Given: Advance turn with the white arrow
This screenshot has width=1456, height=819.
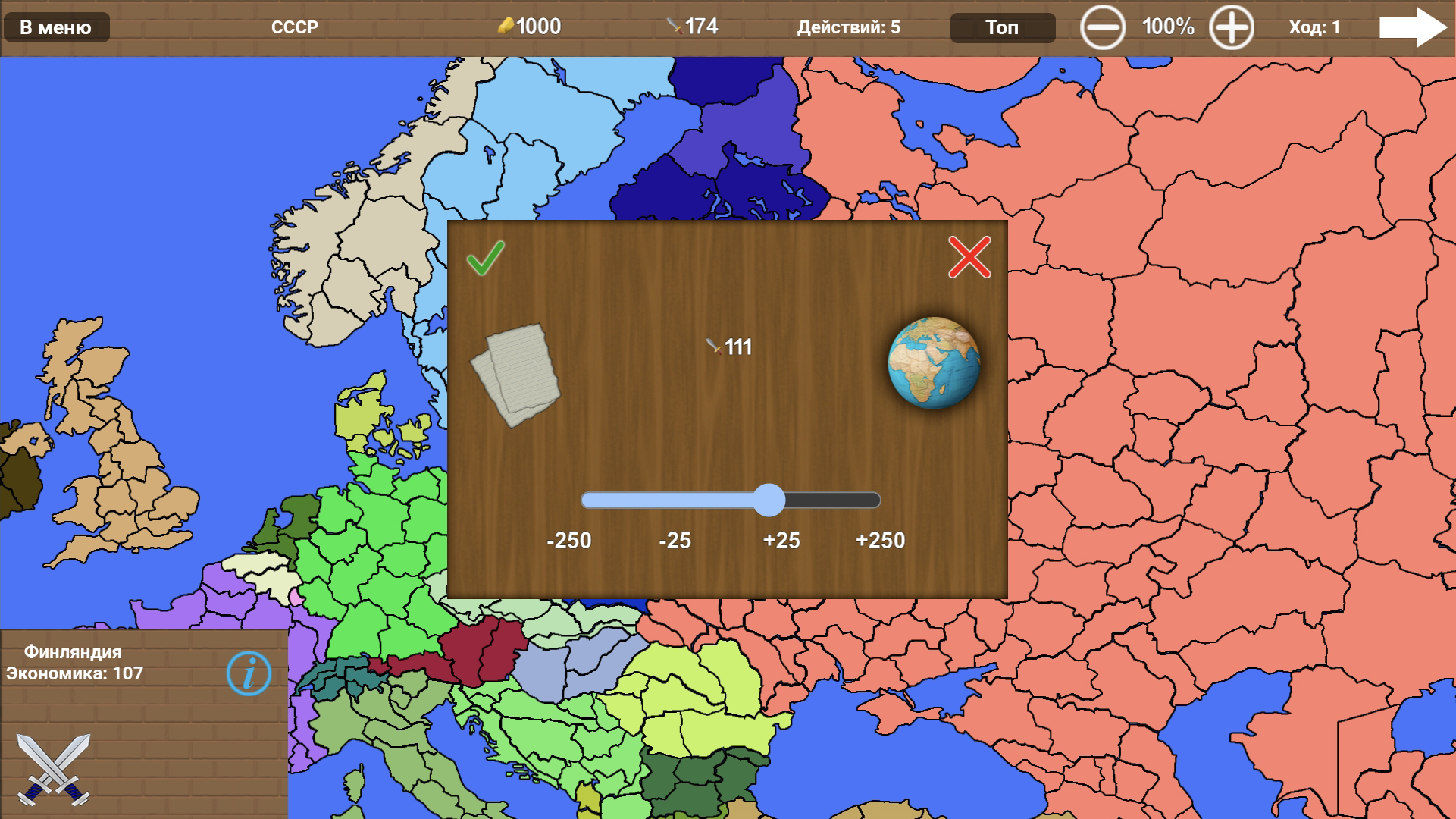Looking at the screenshot, I should [1414, 27].
